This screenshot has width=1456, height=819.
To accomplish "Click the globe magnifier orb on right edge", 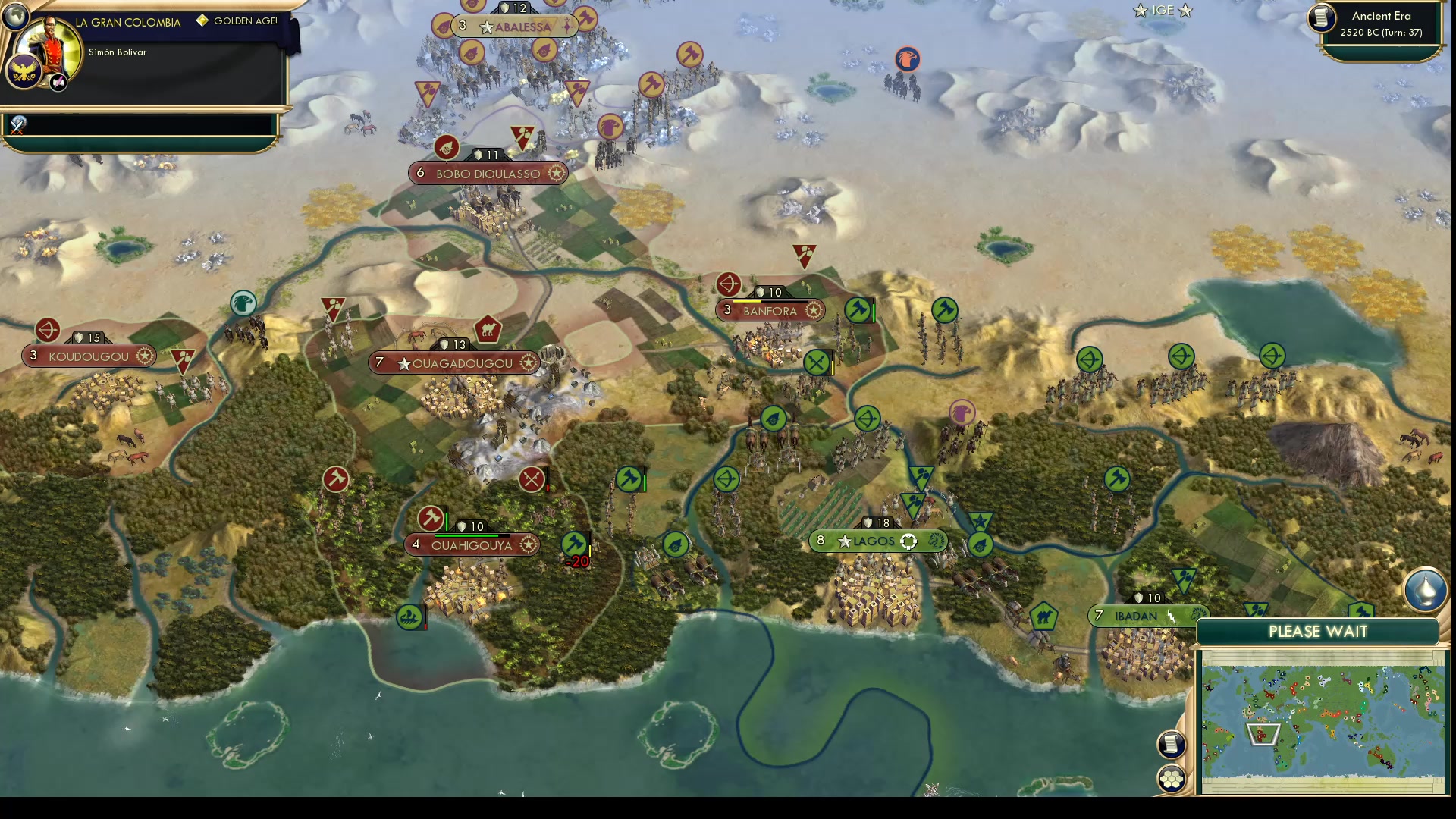I will point(1426,590).
